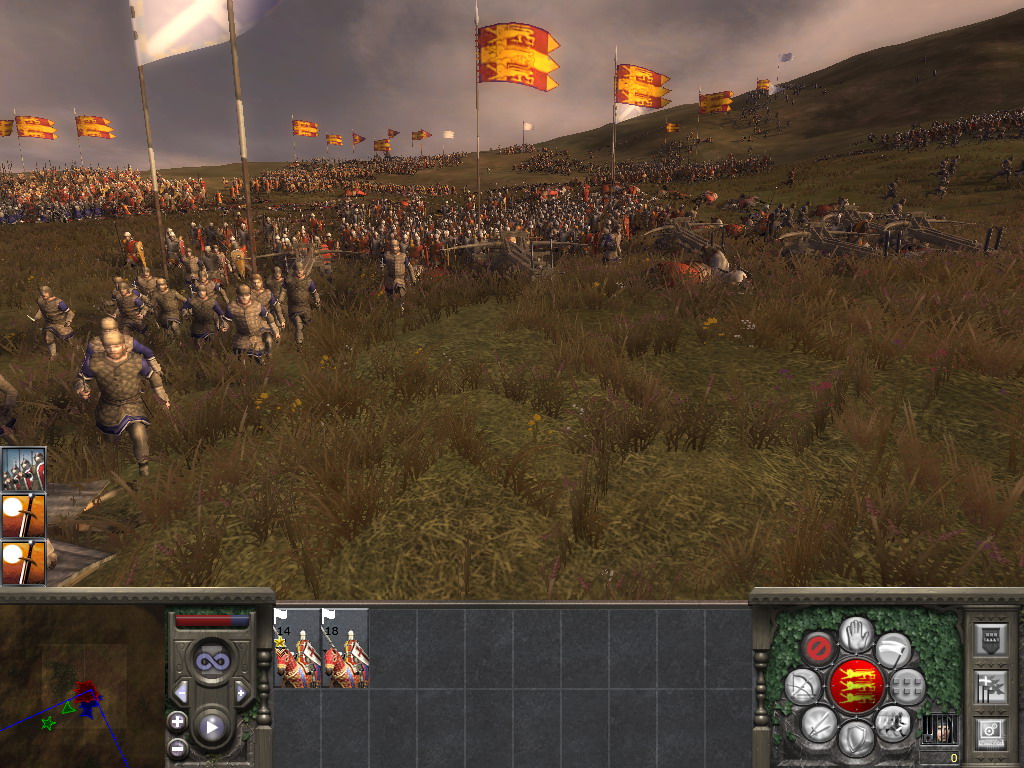The width and height of the screenshot is (1024, 768).
Task: Toggle the infinity speed button
Action: coord(212,661)
